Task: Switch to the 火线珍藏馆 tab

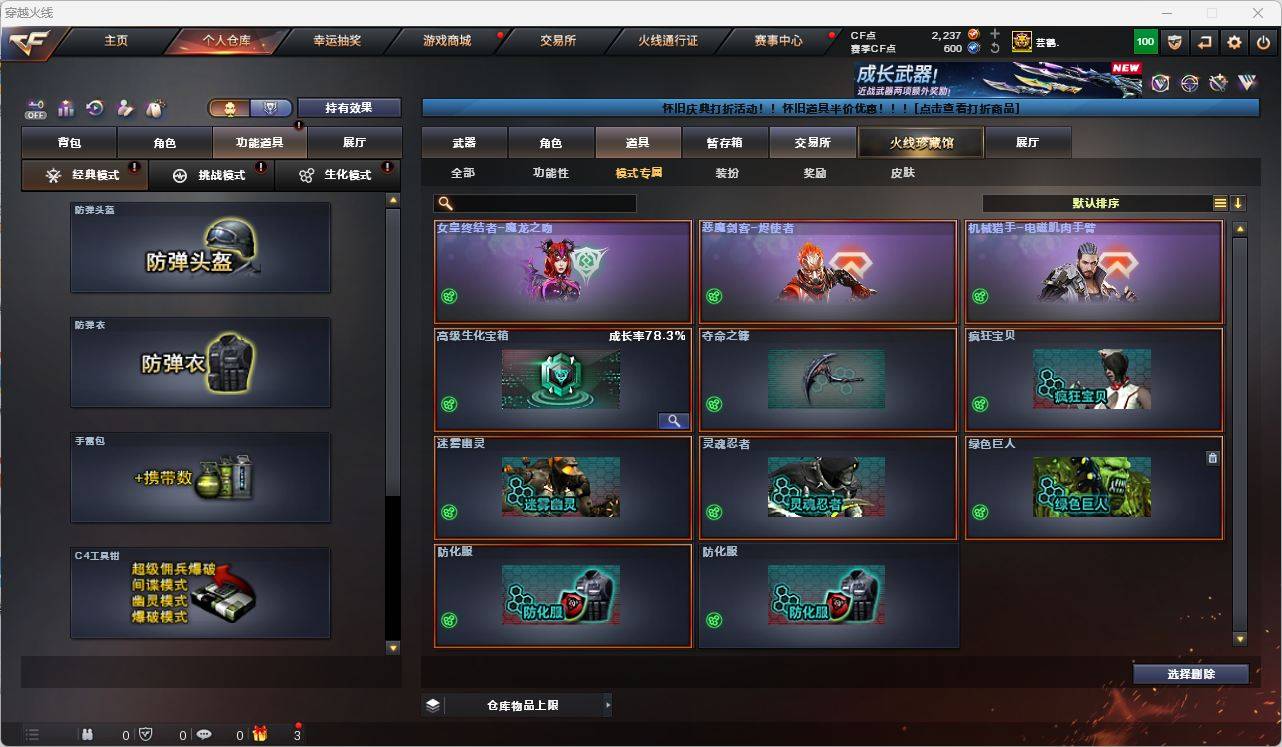Action: [x=919, y=142]
